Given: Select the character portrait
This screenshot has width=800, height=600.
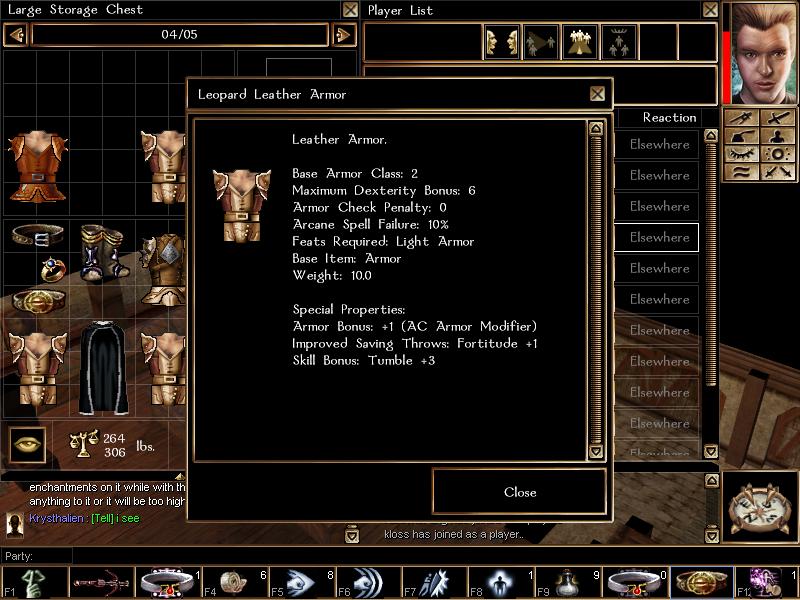Looking at the screenshot, I should 764,52.
